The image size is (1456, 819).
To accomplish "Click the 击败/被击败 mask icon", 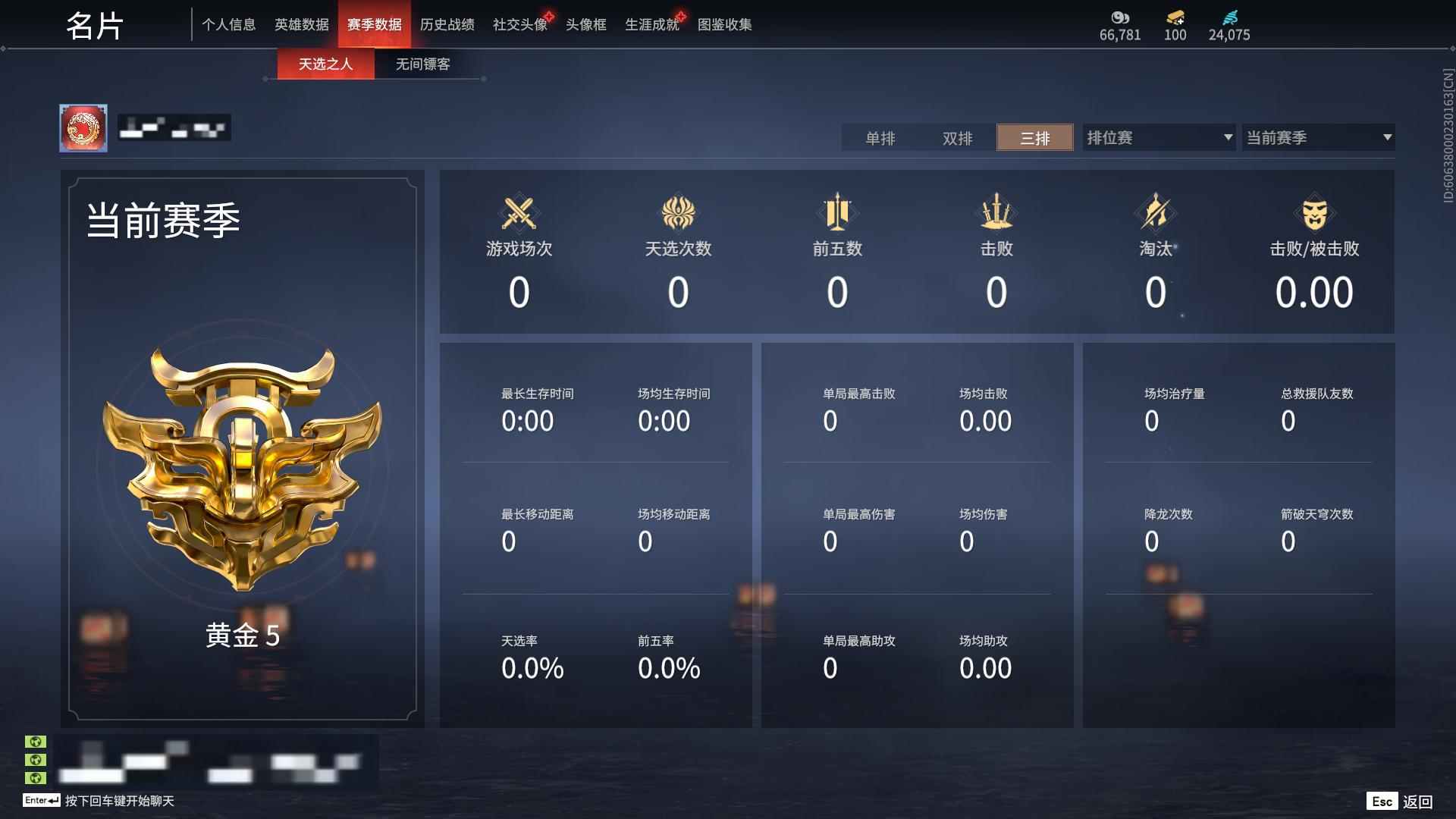I will coord(1316,213).
